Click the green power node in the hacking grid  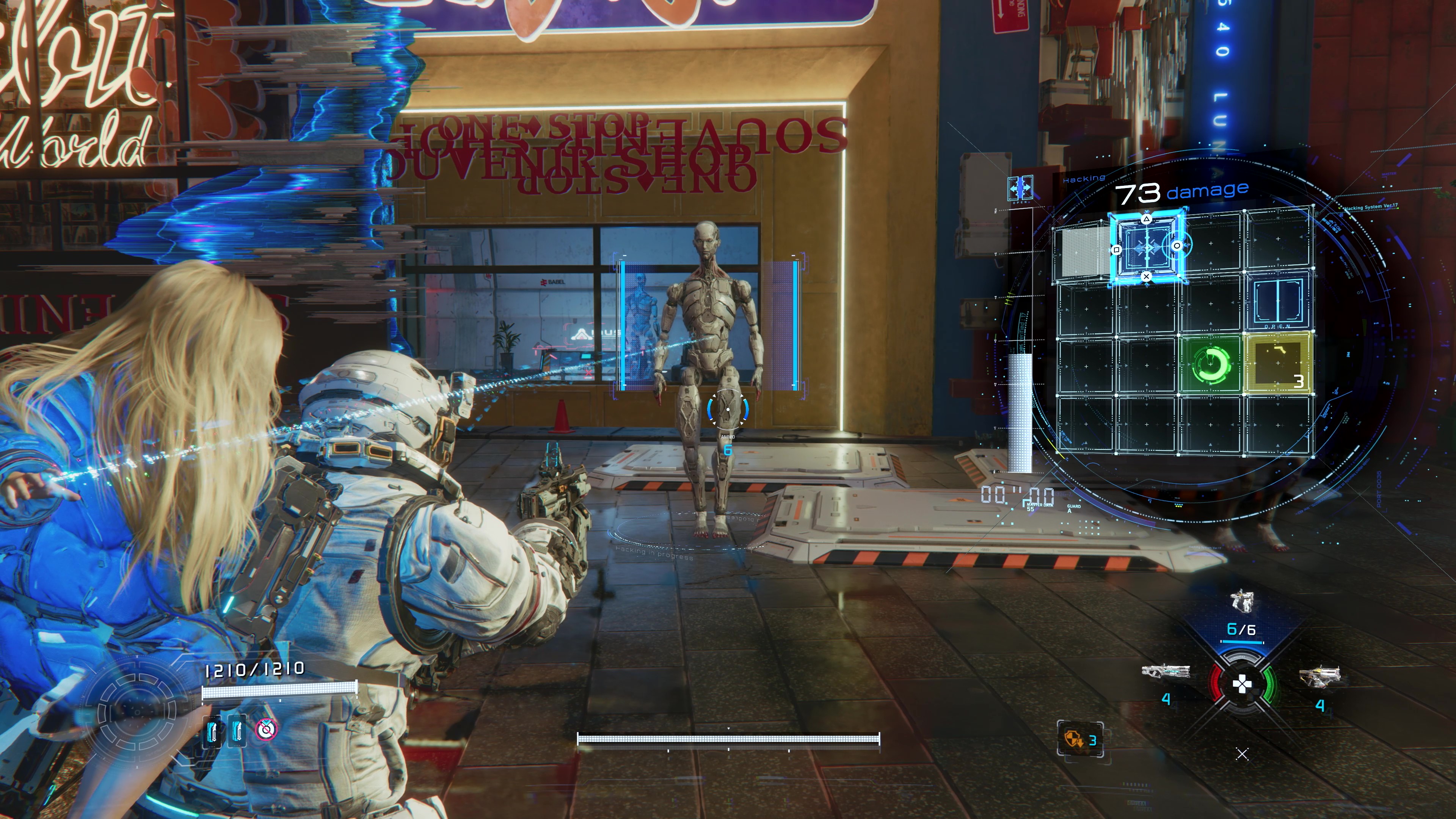[1211, 365]
